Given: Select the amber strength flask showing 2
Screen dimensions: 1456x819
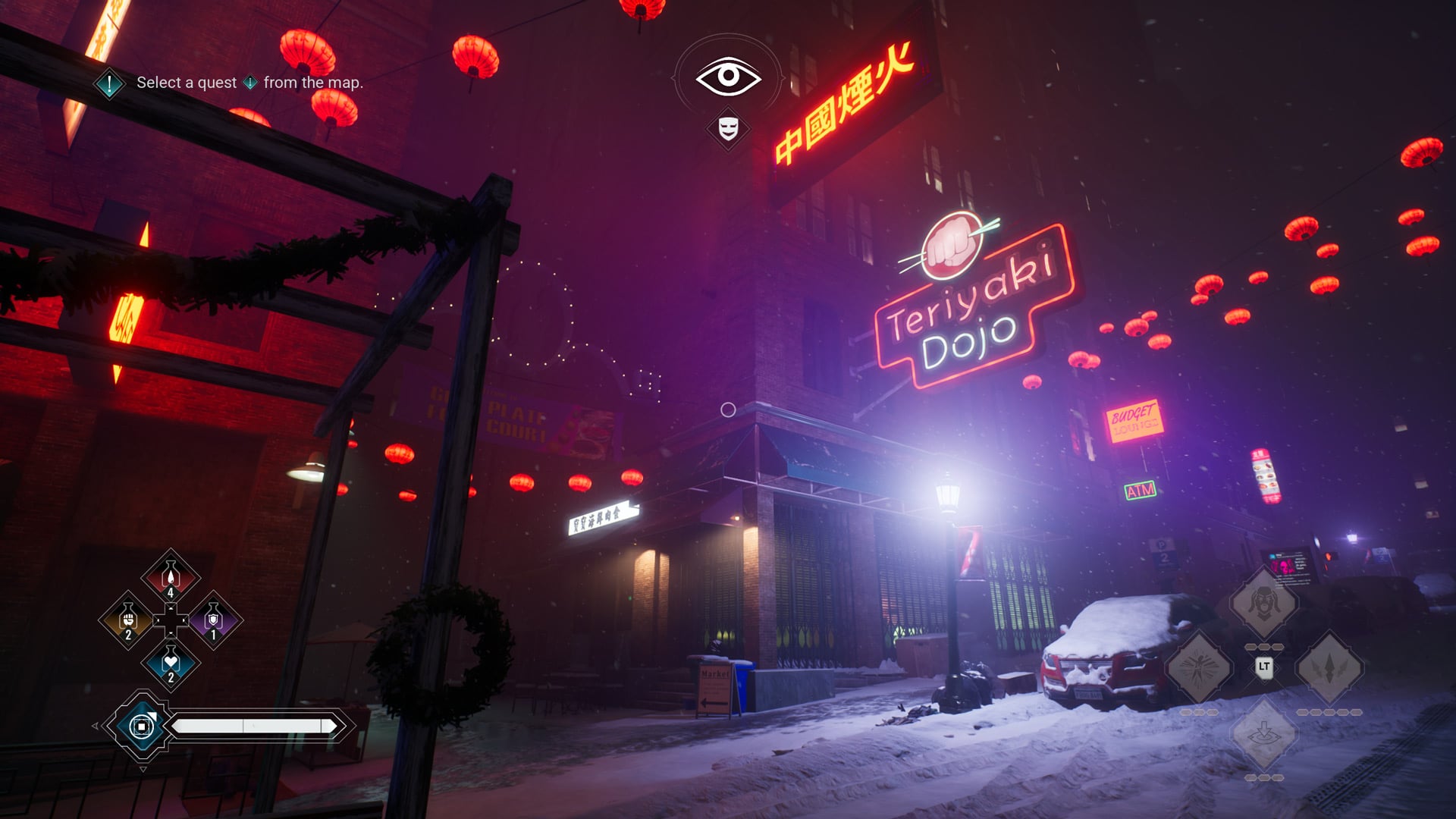Looking at the screenshot, I should tap(128, 620).
